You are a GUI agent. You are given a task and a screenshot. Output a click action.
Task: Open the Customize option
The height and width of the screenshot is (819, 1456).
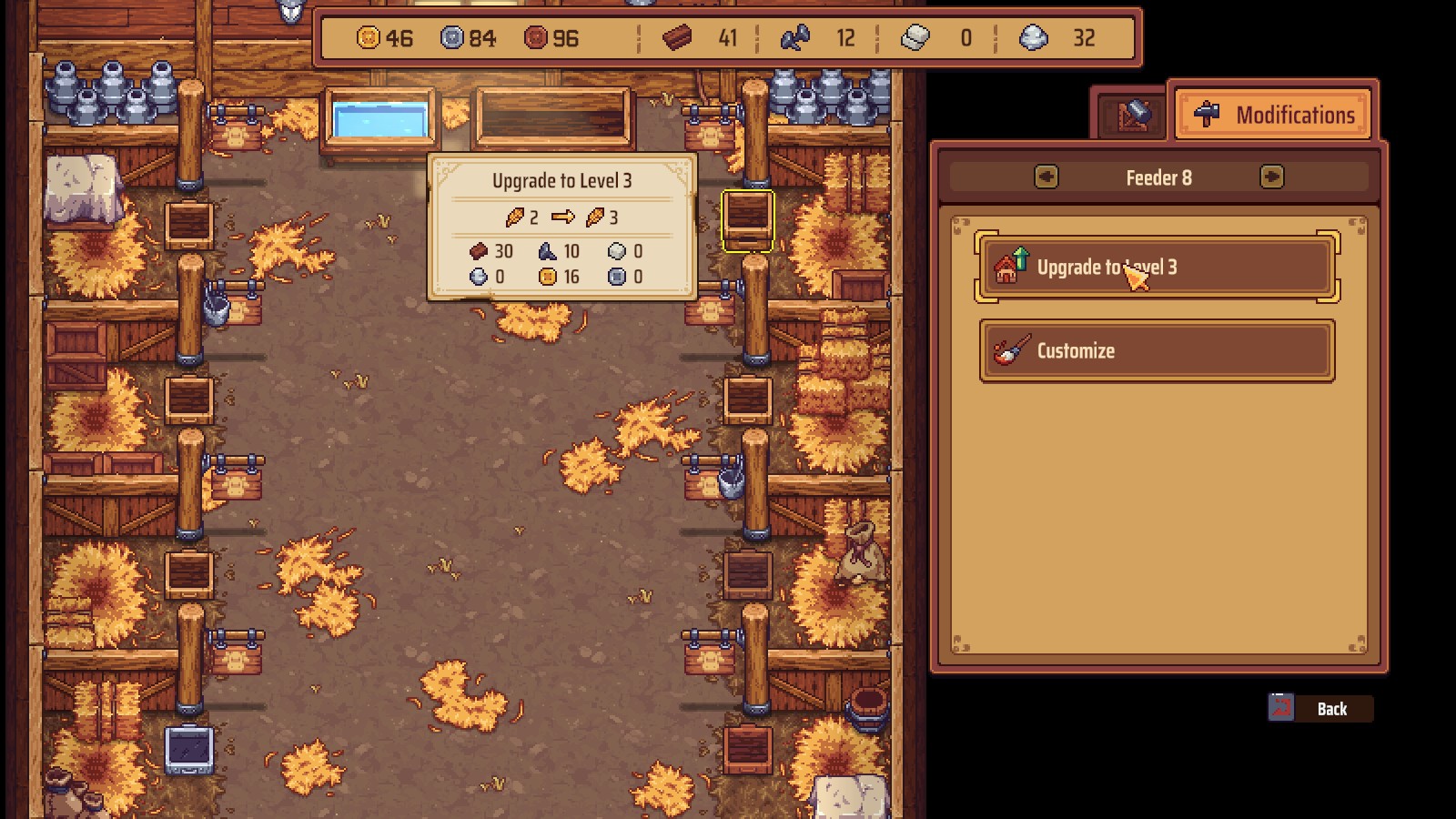coord(1157,350)
